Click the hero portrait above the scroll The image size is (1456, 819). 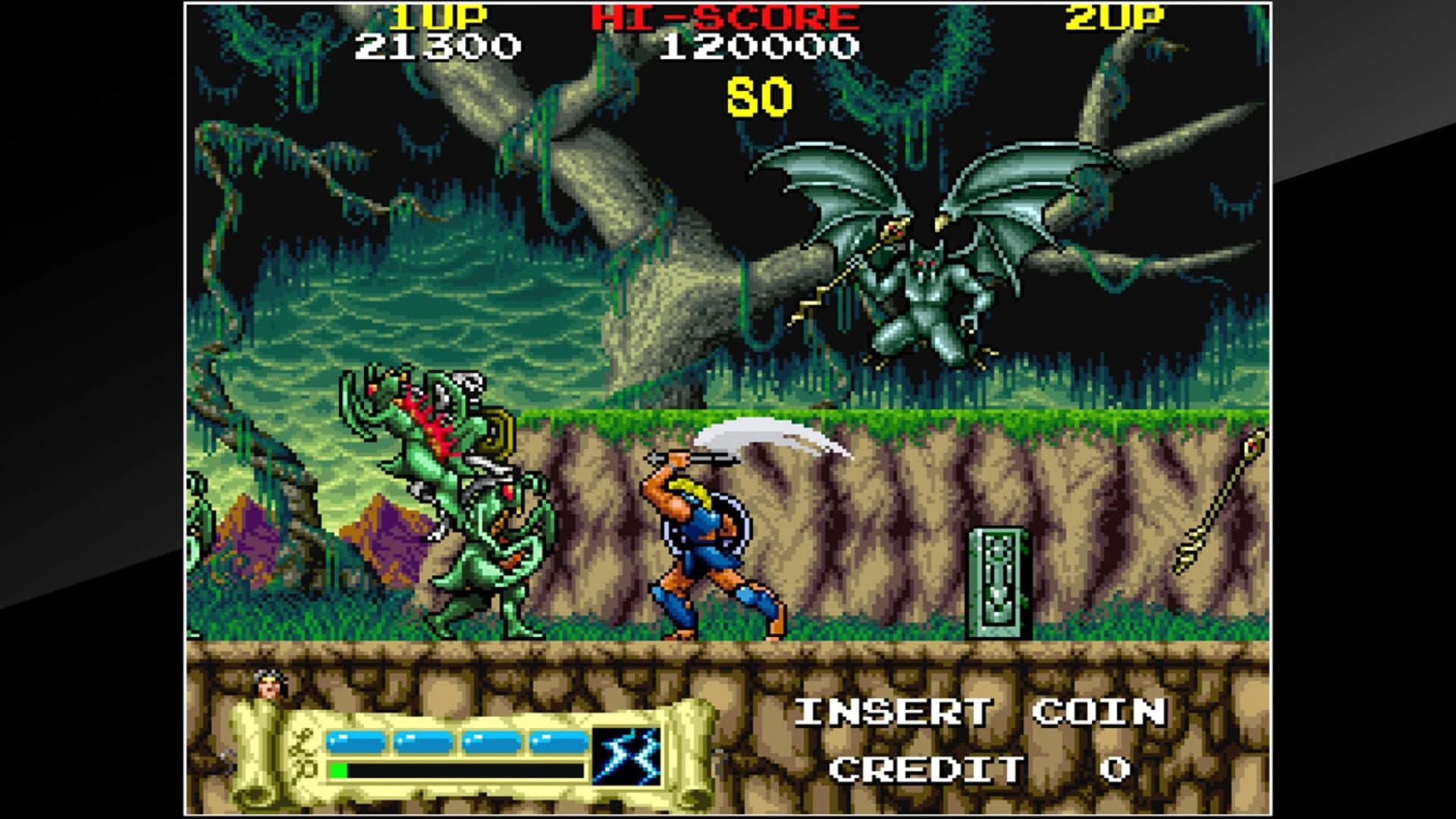pos(271,685)
